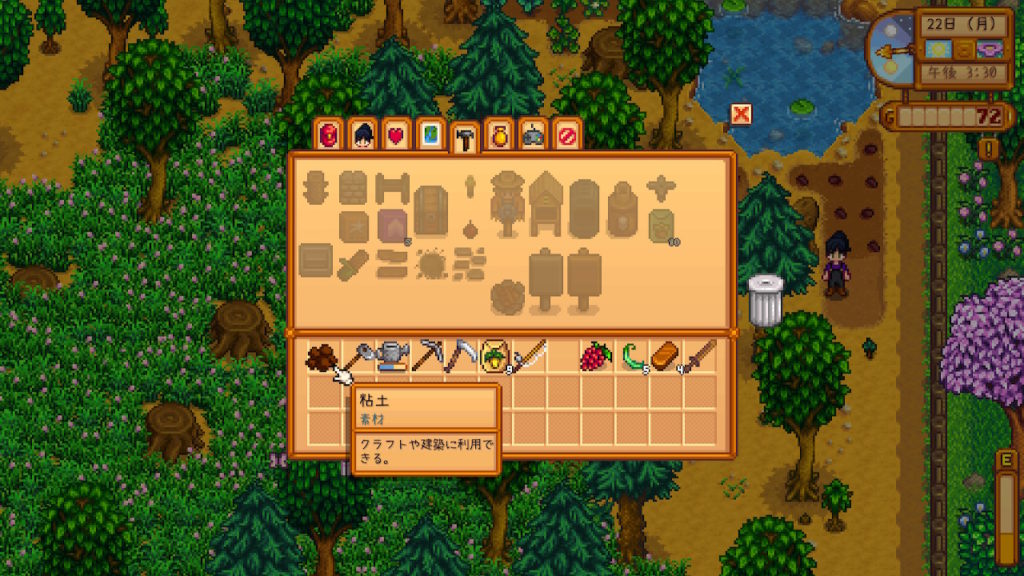Select the exit game tab
1024x576 pixels.
coord(566,135)
